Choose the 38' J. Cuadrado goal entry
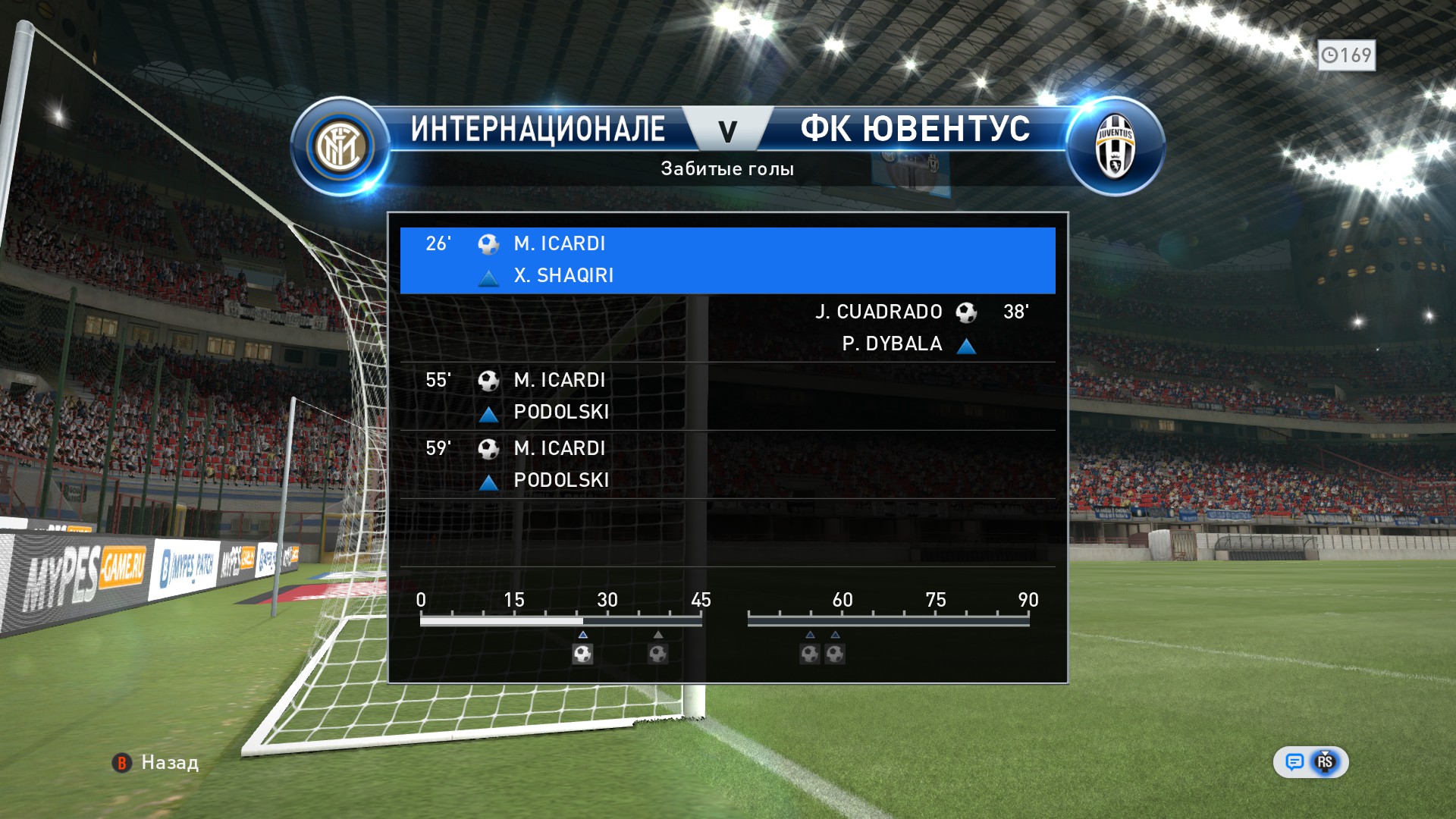1456x819 pixels. pyautogui.click(x=727, y=328)
